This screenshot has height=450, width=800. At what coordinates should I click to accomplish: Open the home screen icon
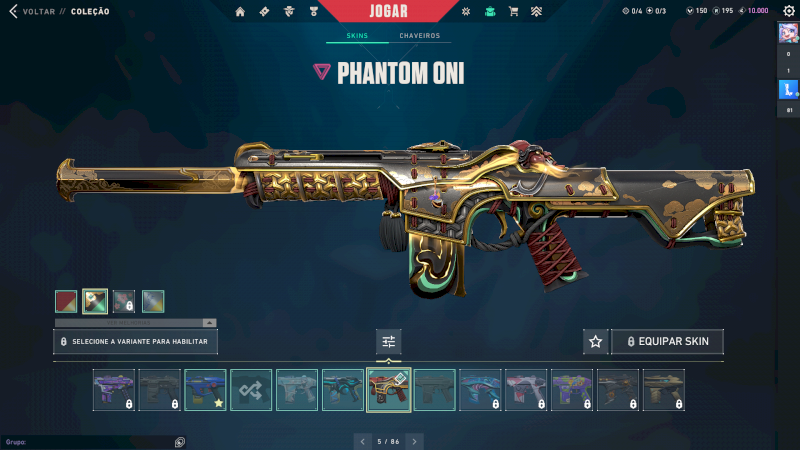point(240,11)
